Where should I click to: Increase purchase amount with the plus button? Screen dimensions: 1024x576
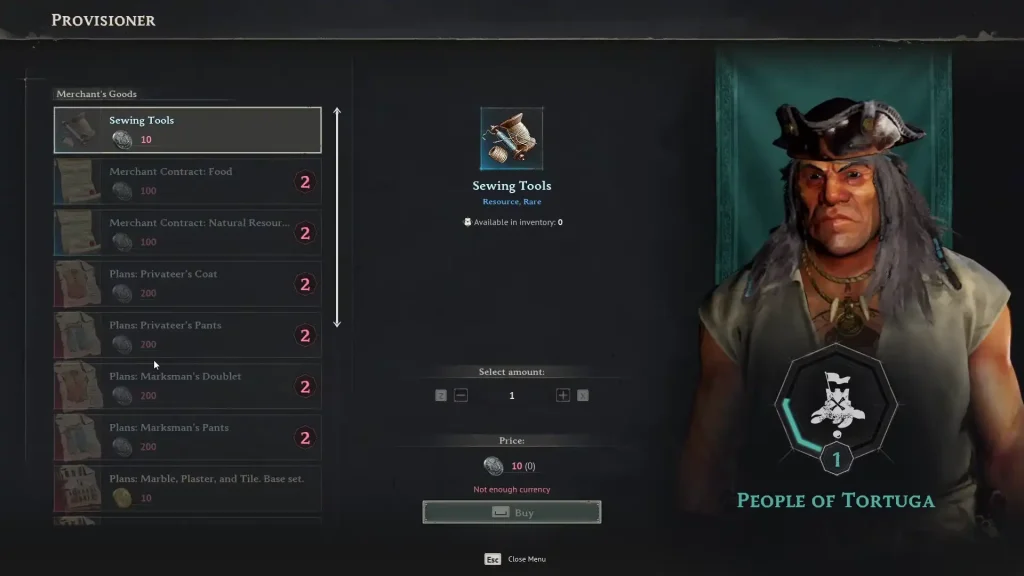[x=563, y=395]
